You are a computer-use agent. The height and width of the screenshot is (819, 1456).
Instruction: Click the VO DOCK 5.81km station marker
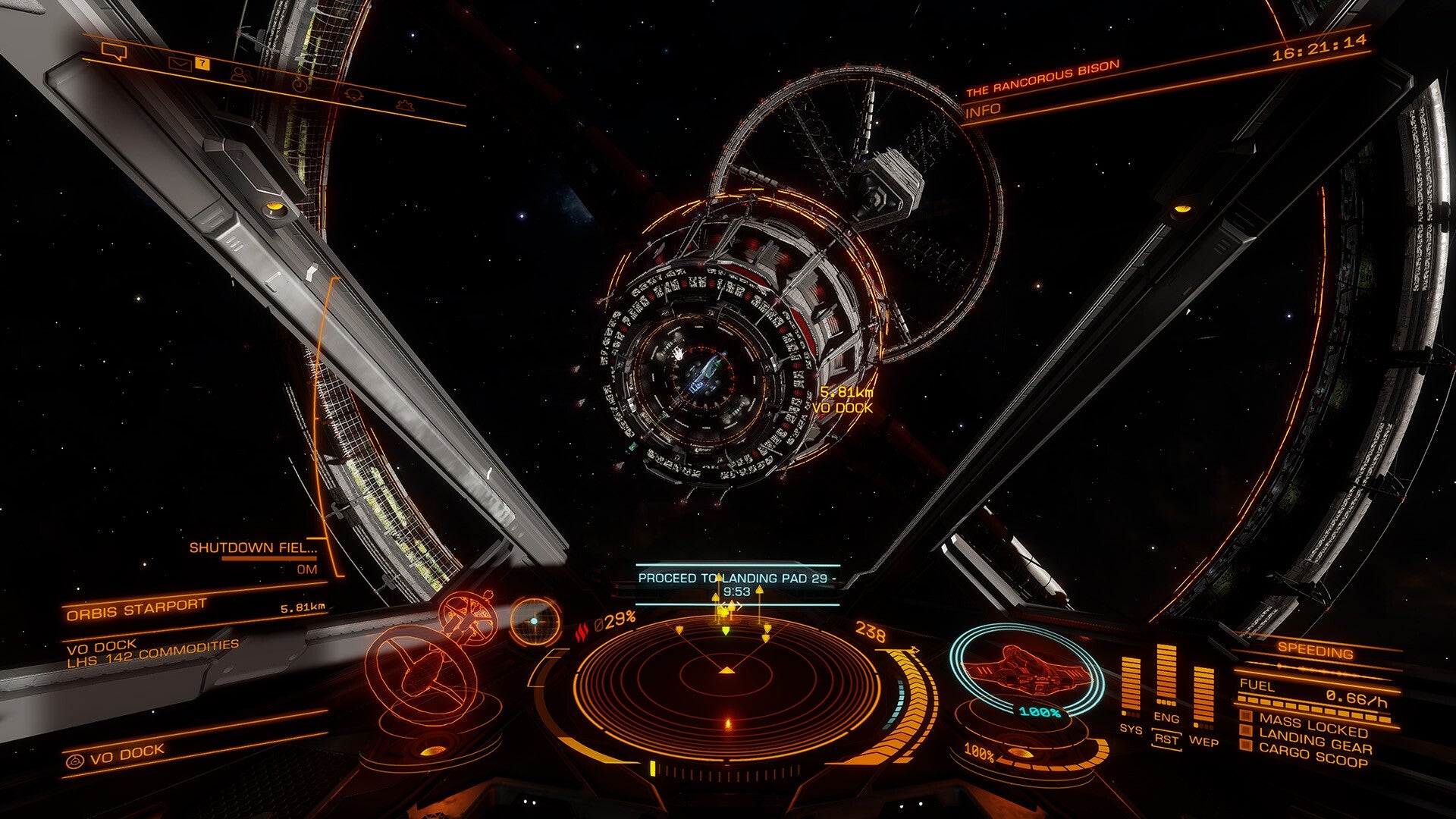pos(846,400)
